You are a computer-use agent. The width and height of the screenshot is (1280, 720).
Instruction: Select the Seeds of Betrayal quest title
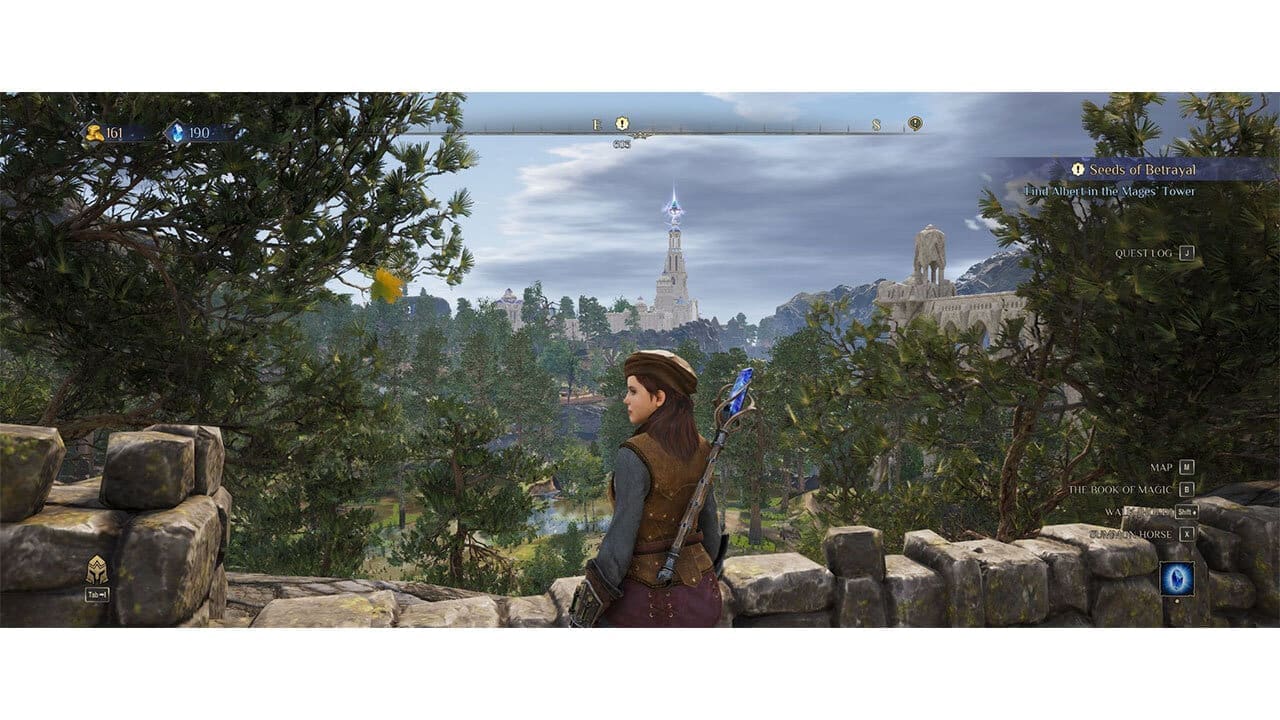tap(1145, 170)
